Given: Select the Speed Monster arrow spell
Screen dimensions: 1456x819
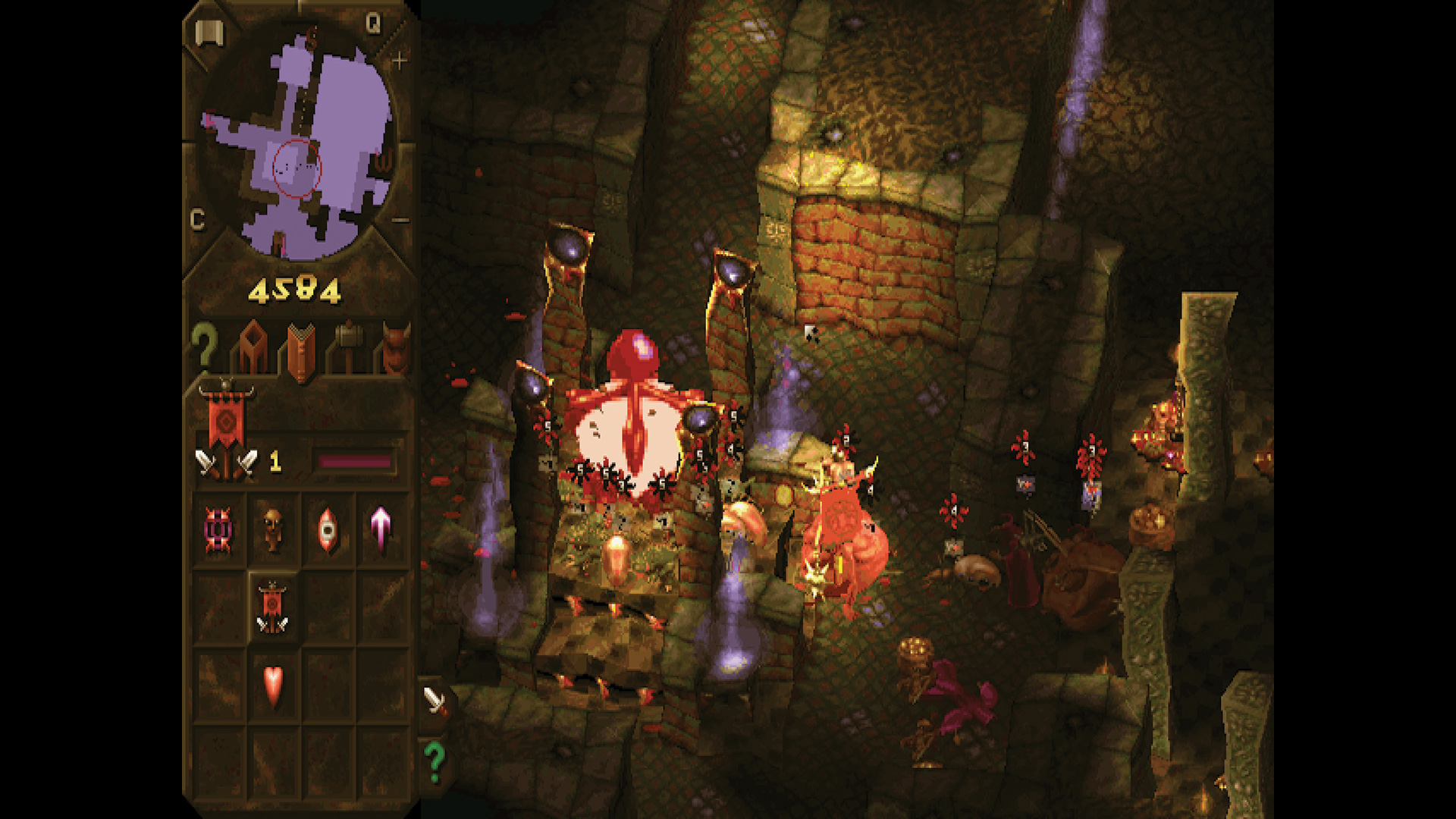Looking at the screenshot, I should tap(379, 529).
